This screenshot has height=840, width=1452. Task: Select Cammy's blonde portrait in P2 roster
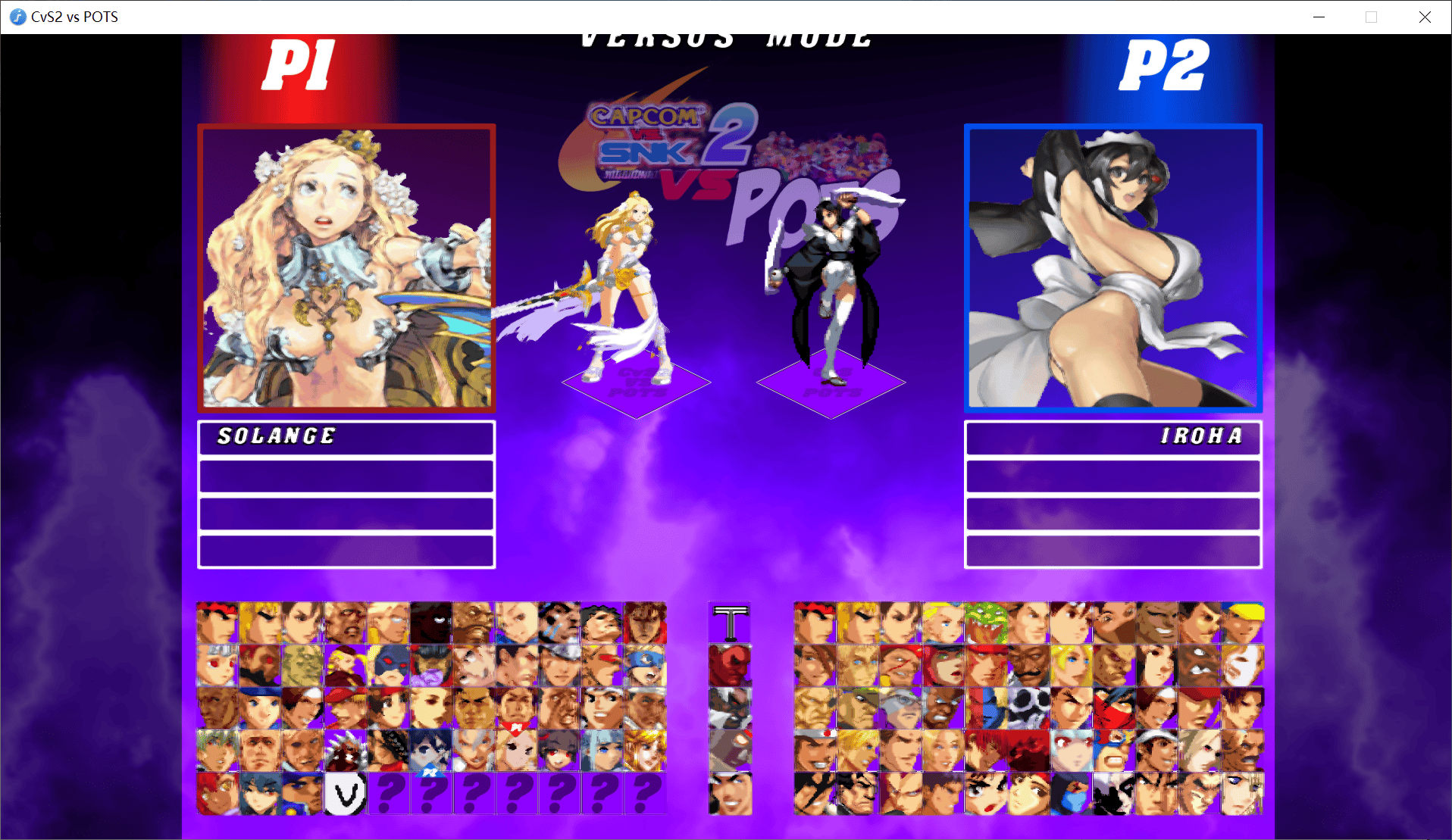click(x=943, y=623)
